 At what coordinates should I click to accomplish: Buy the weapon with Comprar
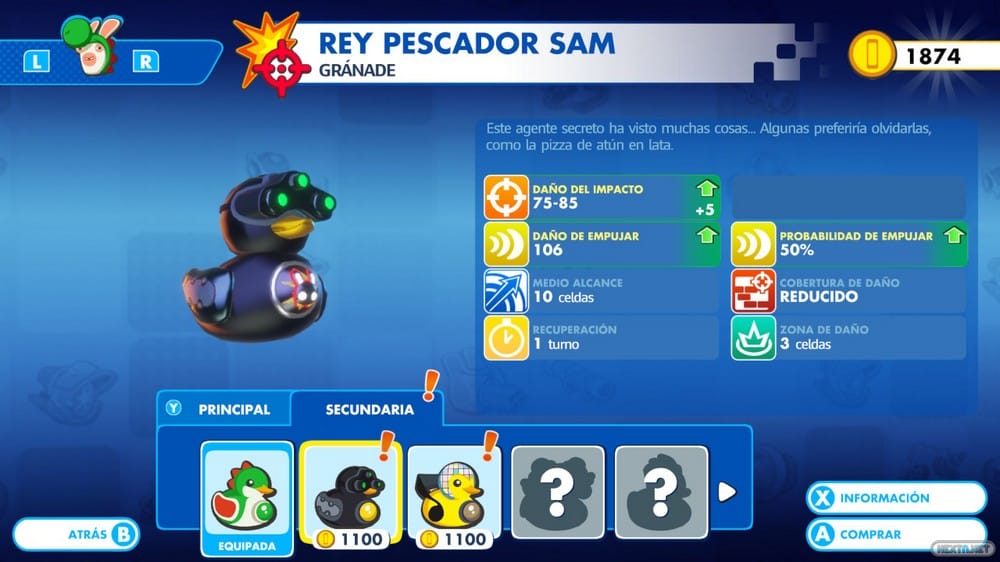[897, 534]
